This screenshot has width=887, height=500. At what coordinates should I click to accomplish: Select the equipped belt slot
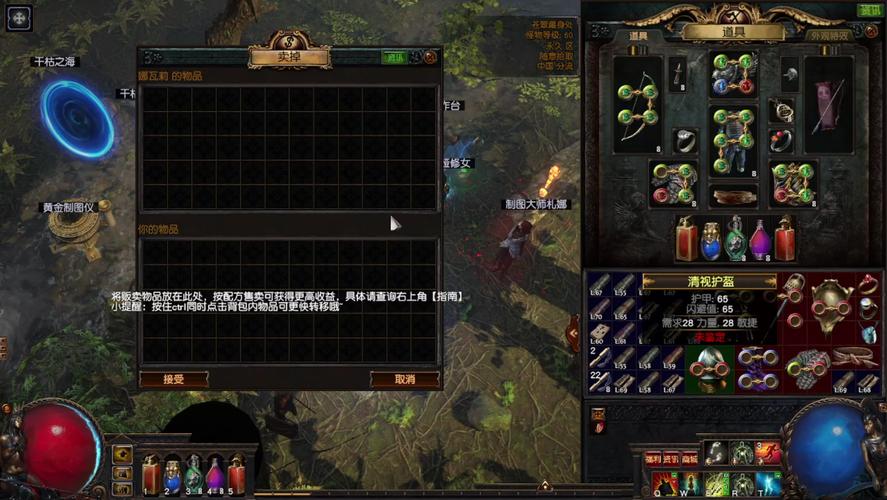[734, 194]
